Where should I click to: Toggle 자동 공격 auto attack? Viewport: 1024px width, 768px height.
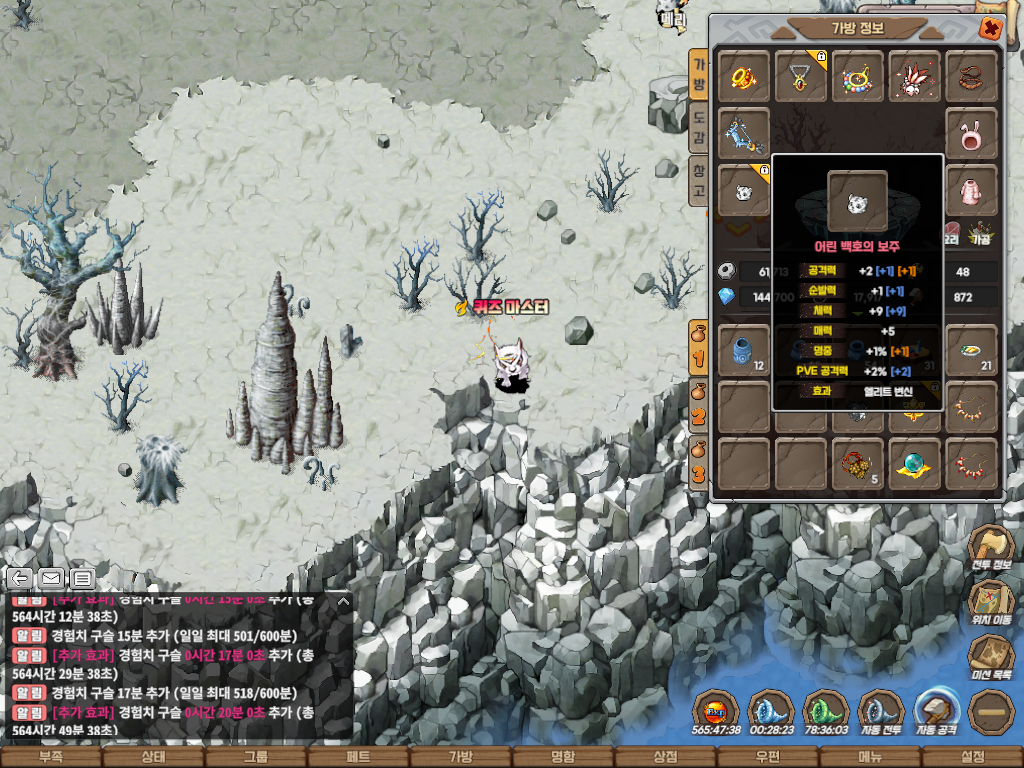pos(937,713)
